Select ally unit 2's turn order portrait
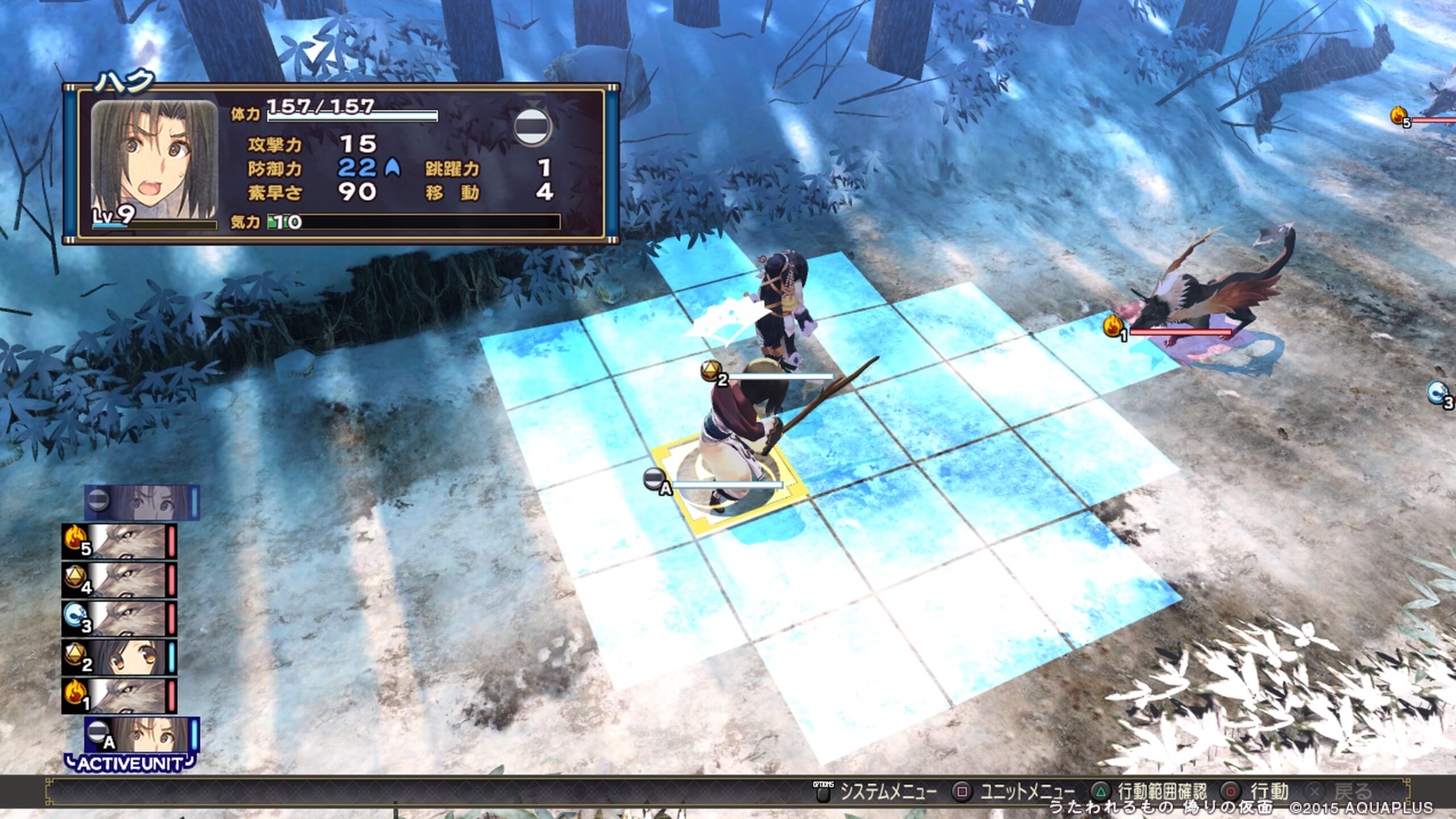The width and height of the screenshot is (1456, 819). tap(119, 657)
